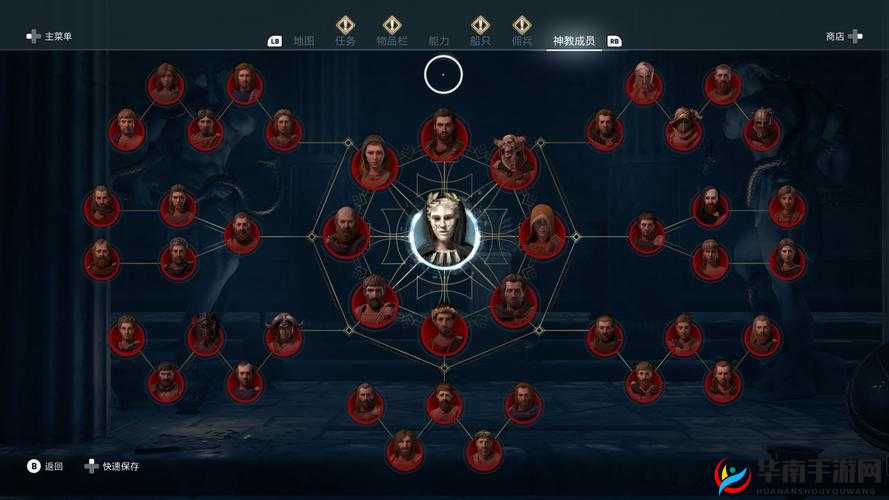
Task: Select the central white-masked cult leader portrait
Action: (444, 231)
